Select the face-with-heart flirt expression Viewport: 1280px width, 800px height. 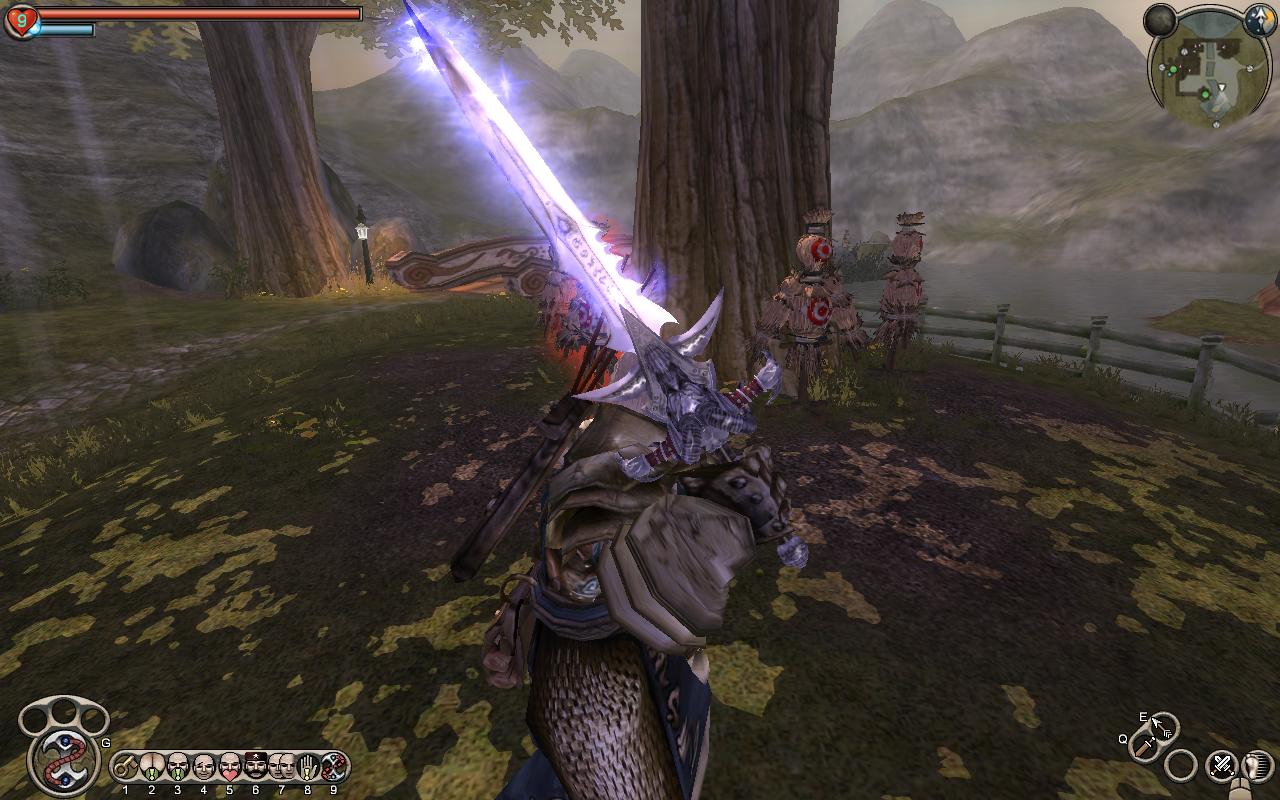pyautogui.click(x=230, y=767)
